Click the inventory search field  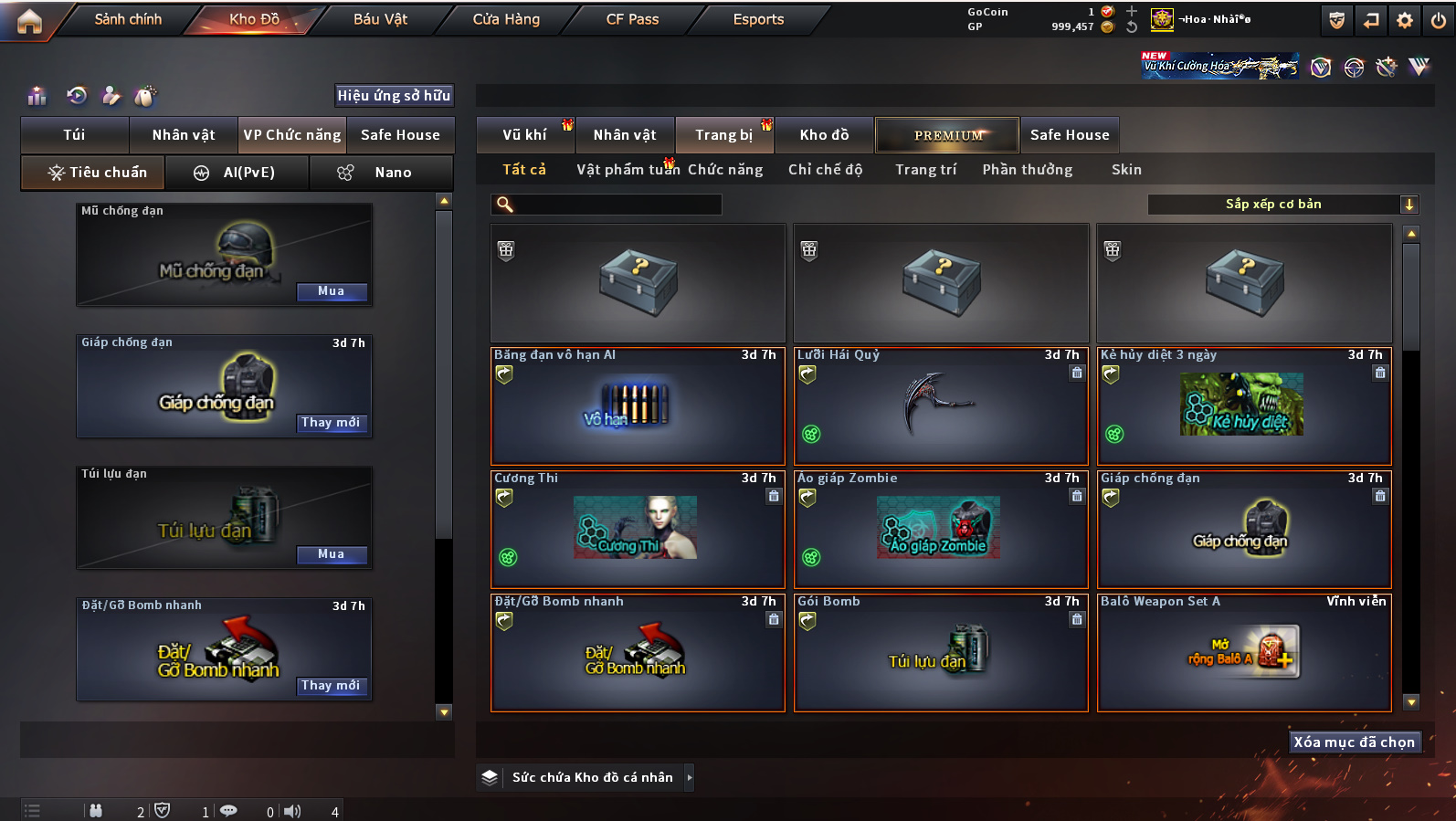pyautogui.click(x=607, y=205)
